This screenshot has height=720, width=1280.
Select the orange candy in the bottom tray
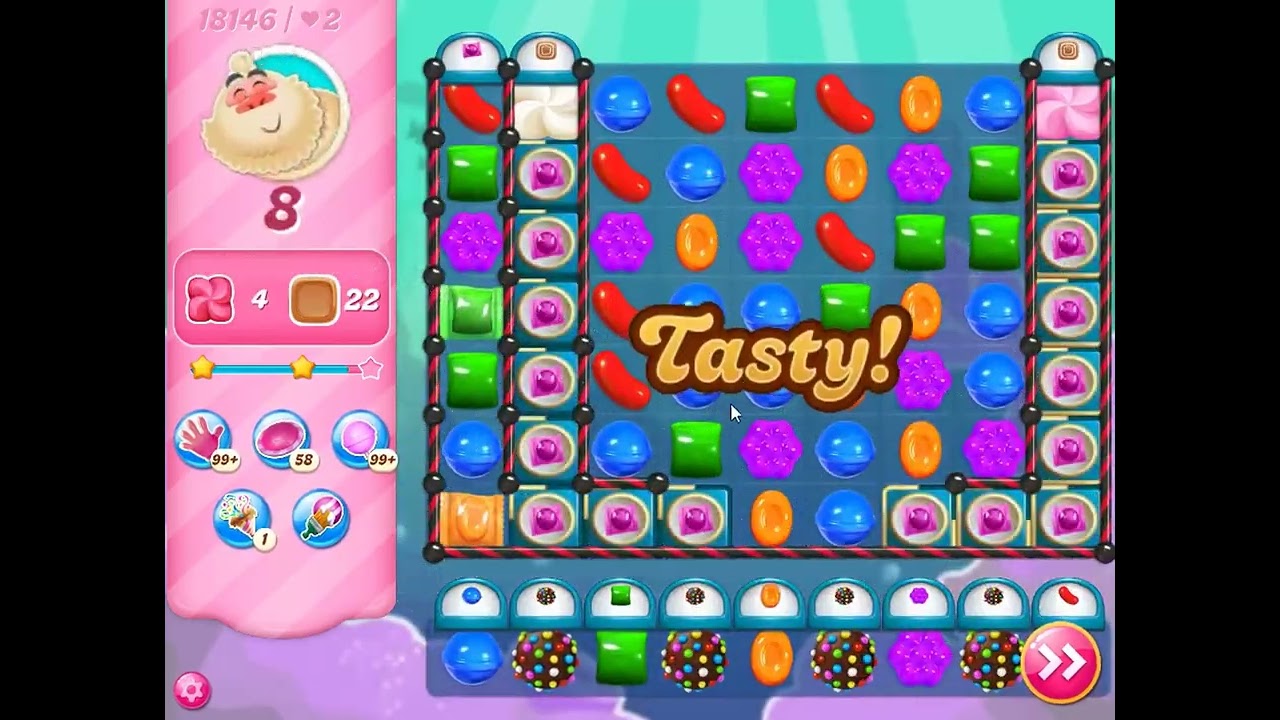[772, 660]
